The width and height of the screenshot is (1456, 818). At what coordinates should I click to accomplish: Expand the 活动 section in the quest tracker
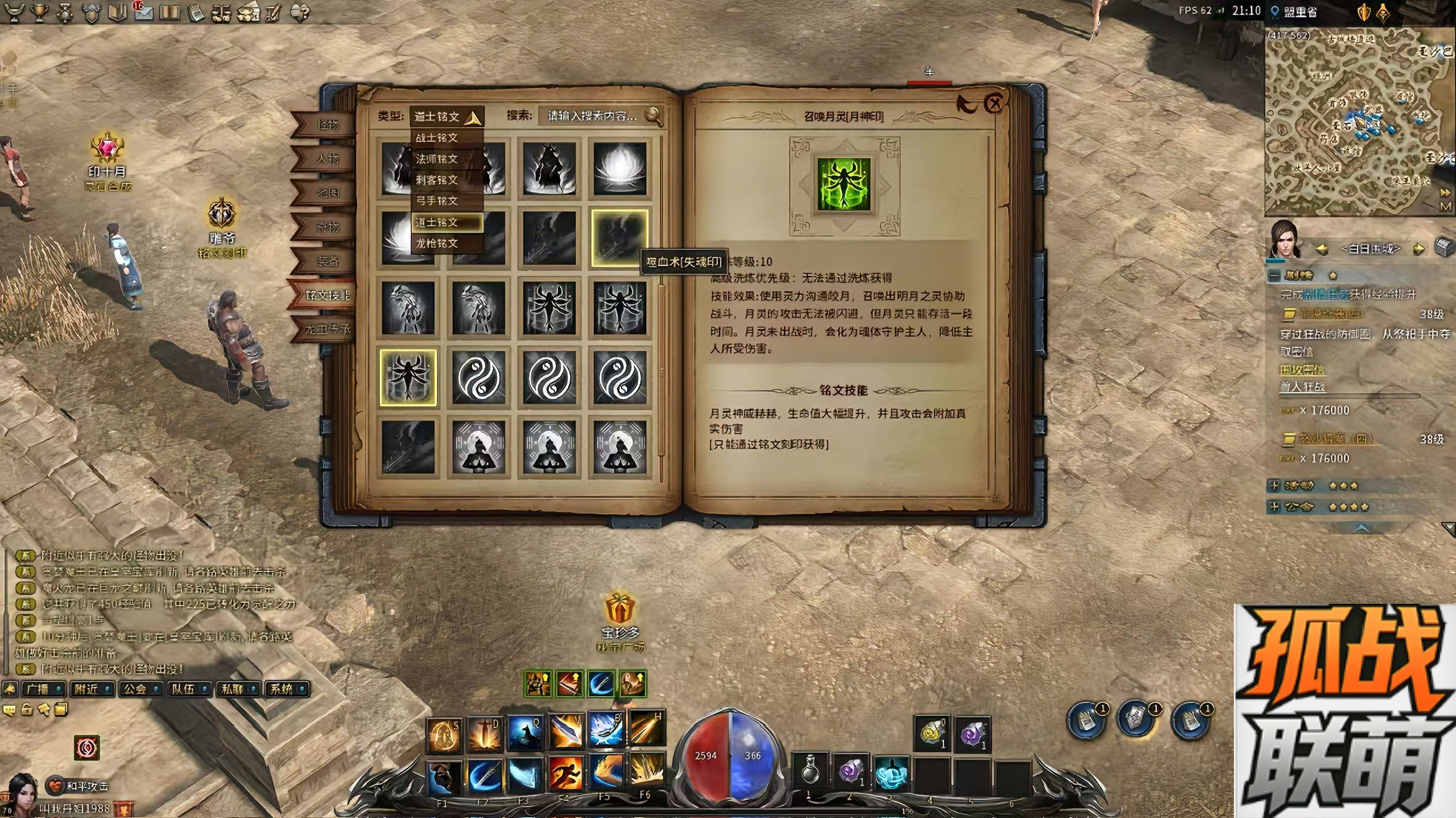click(1275, 486)
